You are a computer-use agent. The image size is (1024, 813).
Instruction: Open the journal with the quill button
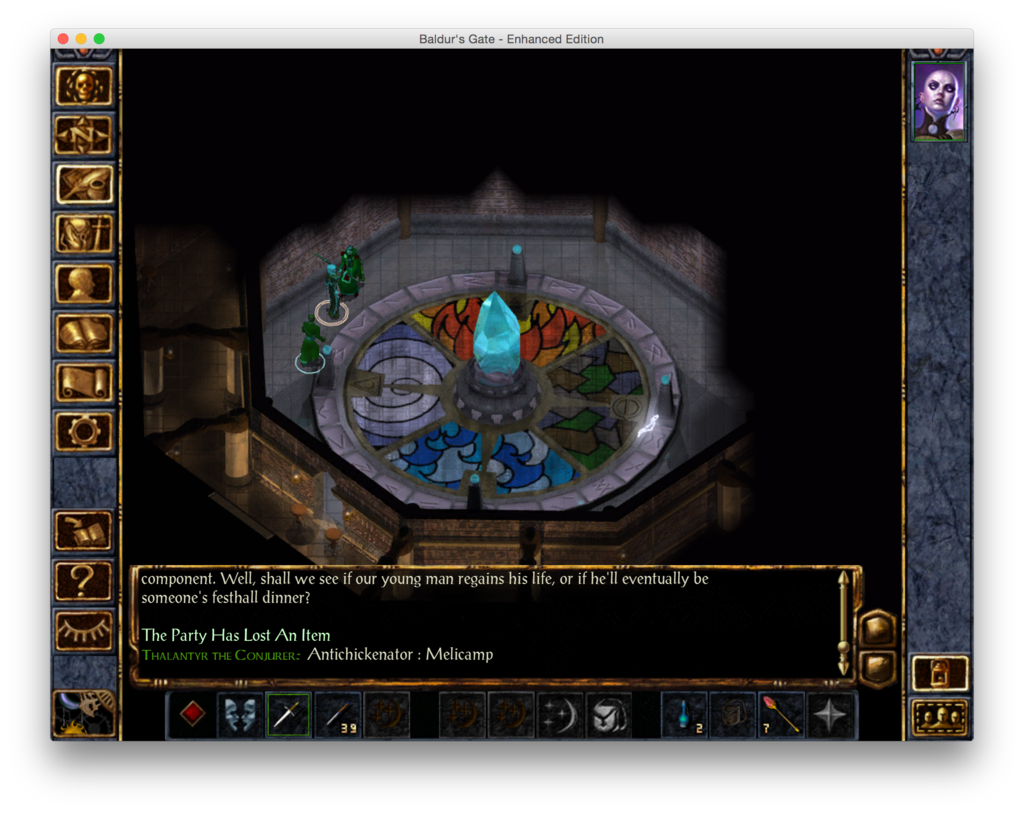click(84, 184)
